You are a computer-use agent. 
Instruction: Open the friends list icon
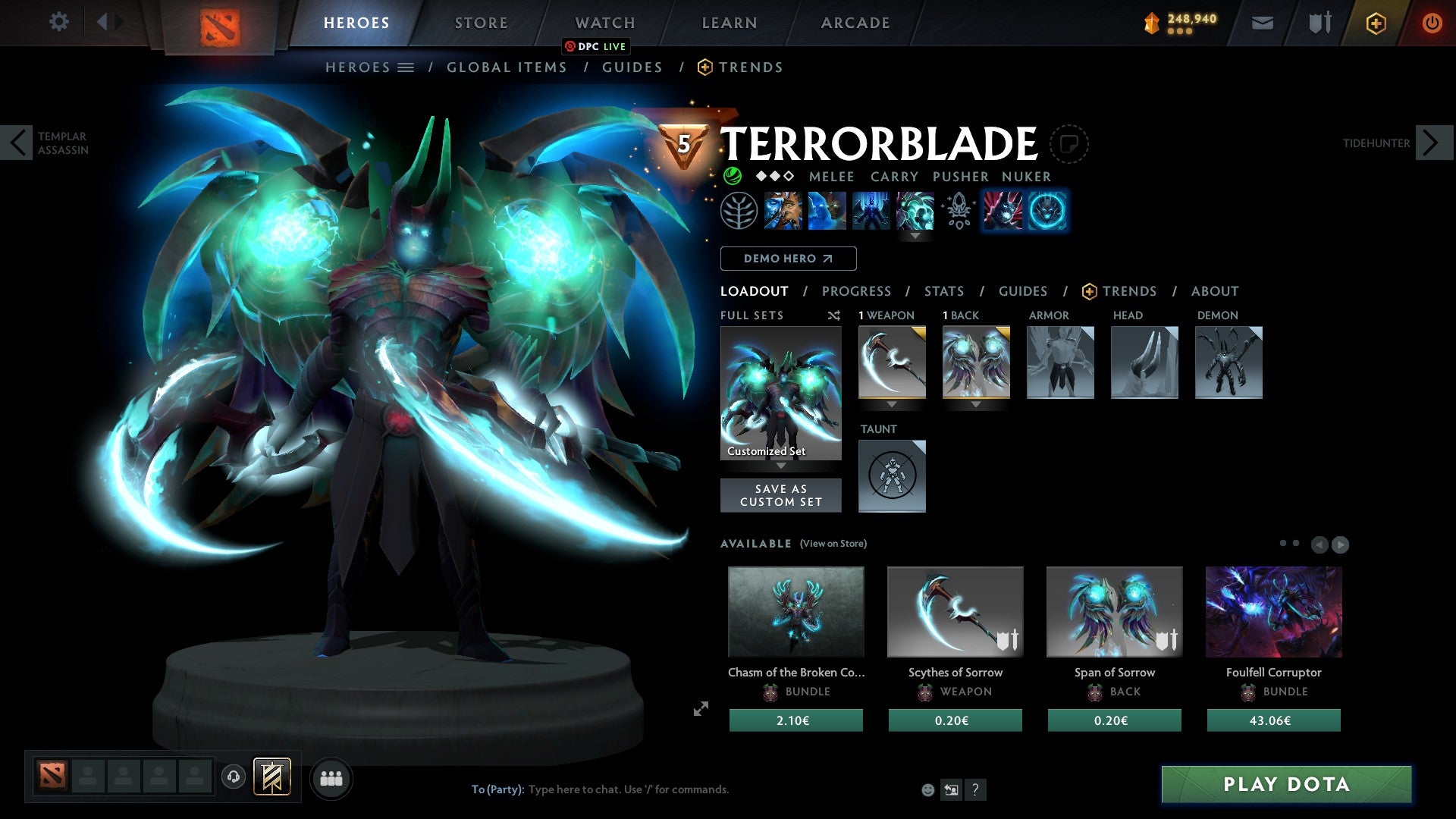pyautogui.click(x=330, y=778)
